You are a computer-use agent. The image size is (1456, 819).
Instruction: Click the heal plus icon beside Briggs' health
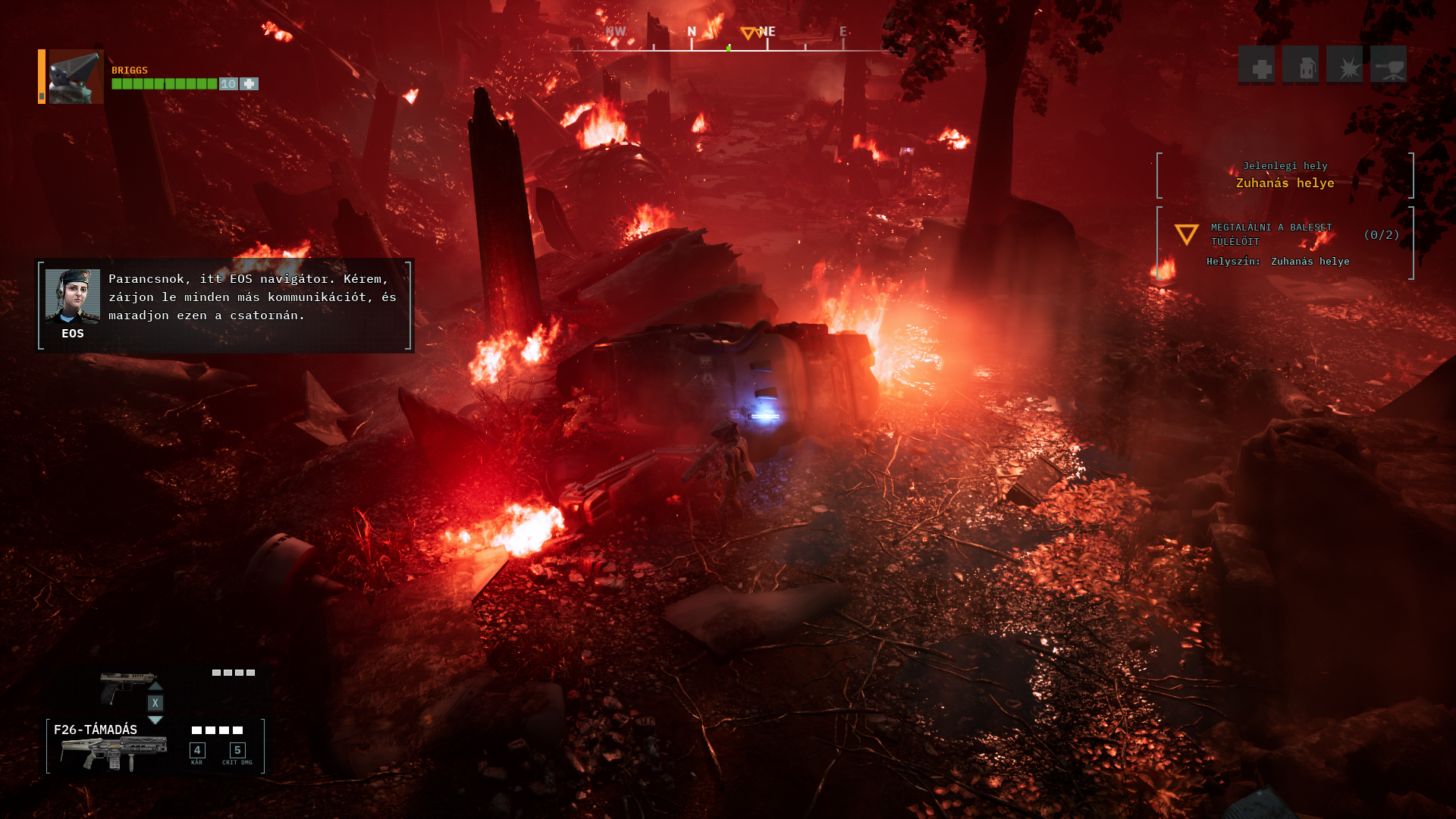(249, 84)
